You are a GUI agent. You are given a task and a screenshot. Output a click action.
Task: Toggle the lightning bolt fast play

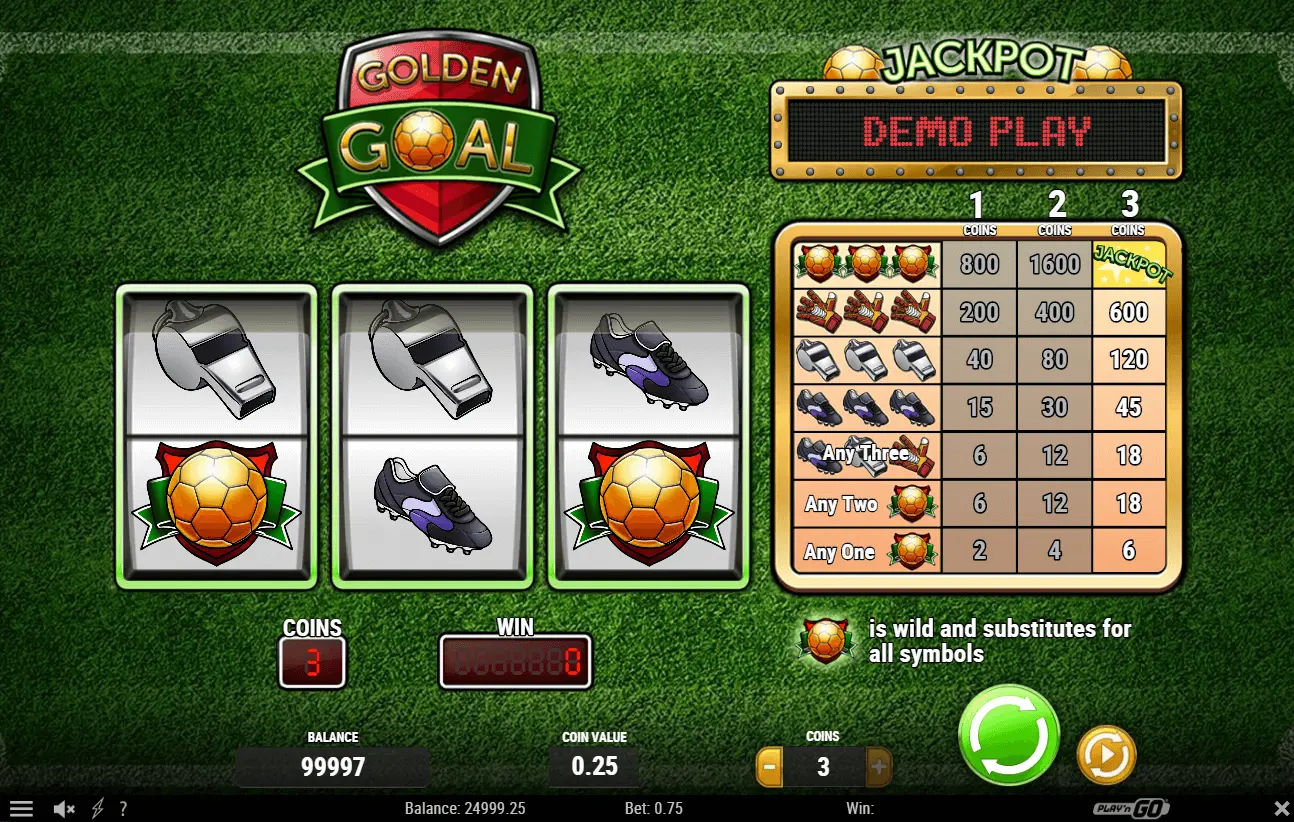click(97, 808)
